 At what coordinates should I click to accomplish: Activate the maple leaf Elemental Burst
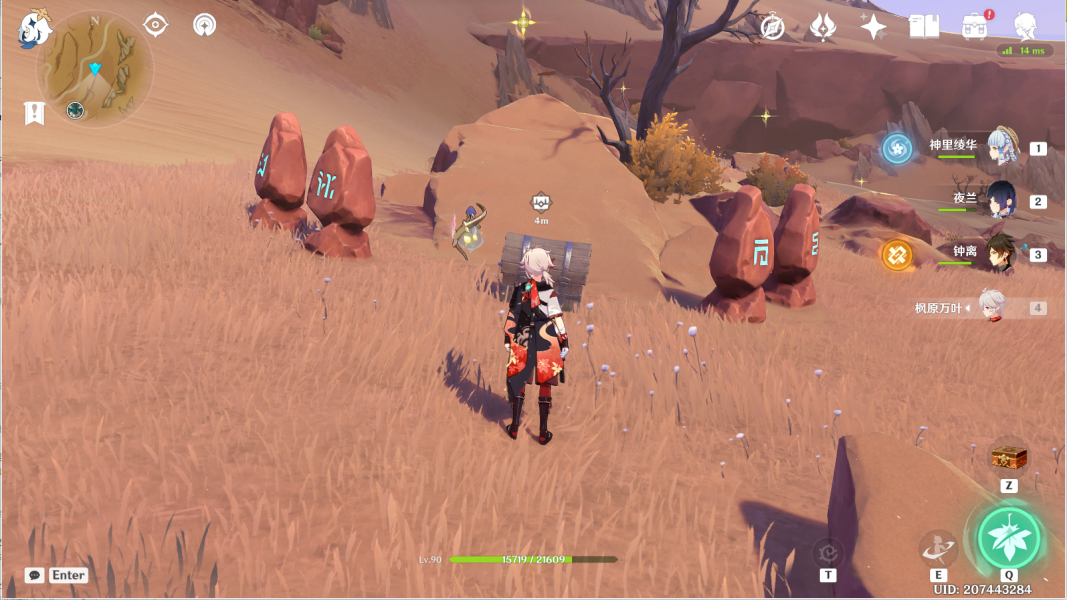pyautogui.click(x=1009, y=537)
